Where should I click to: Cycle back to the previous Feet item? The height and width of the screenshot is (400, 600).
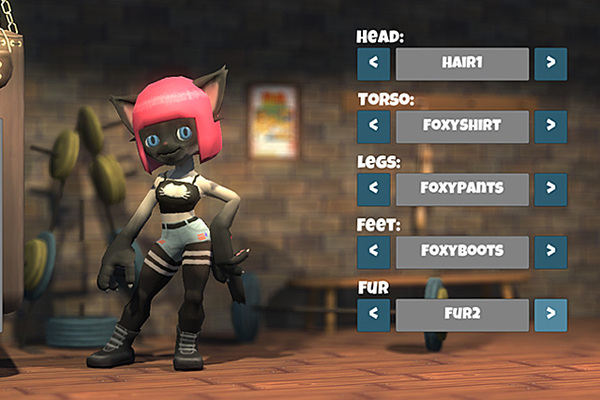(373, 252)
